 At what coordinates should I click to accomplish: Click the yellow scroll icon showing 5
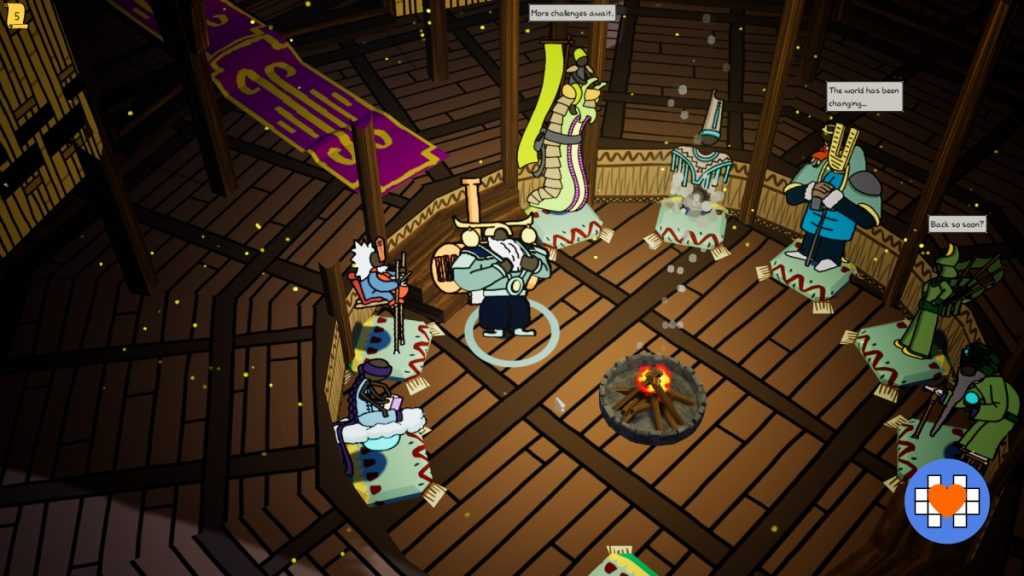tap(16, 16)
